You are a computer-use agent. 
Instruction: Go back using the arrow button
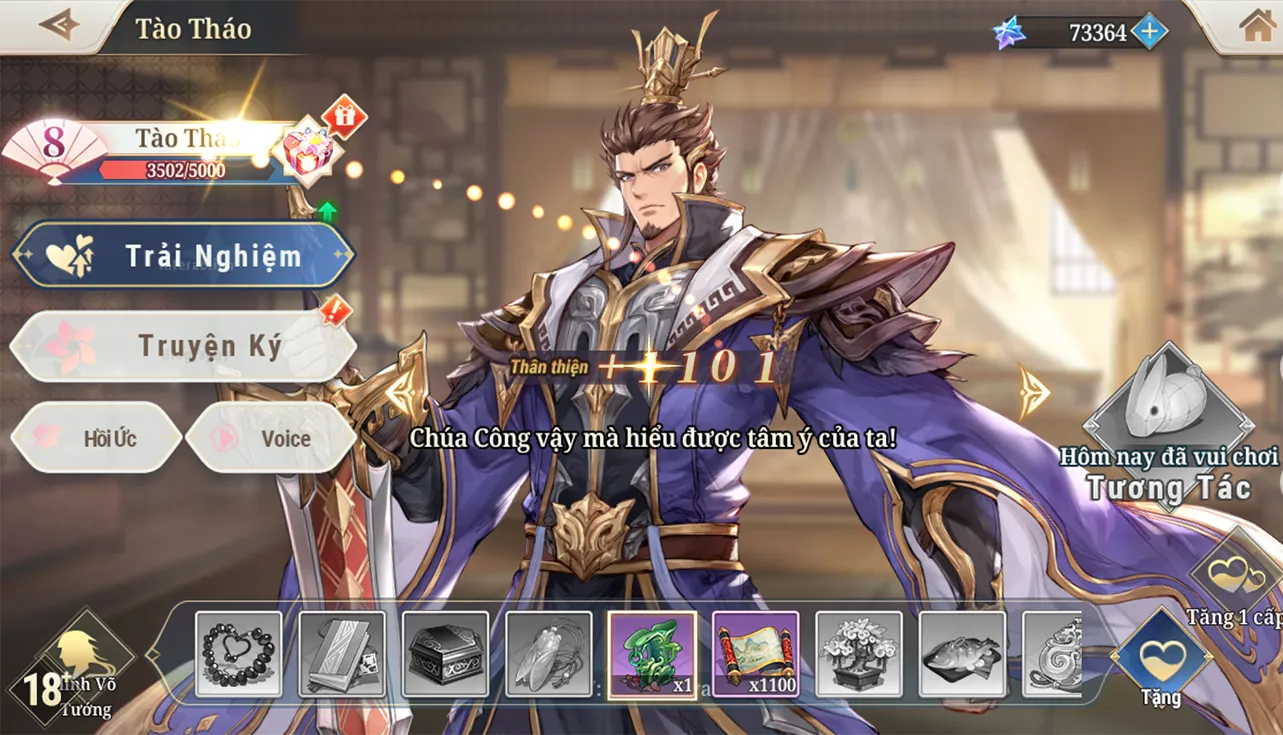(x=57, y=25)
